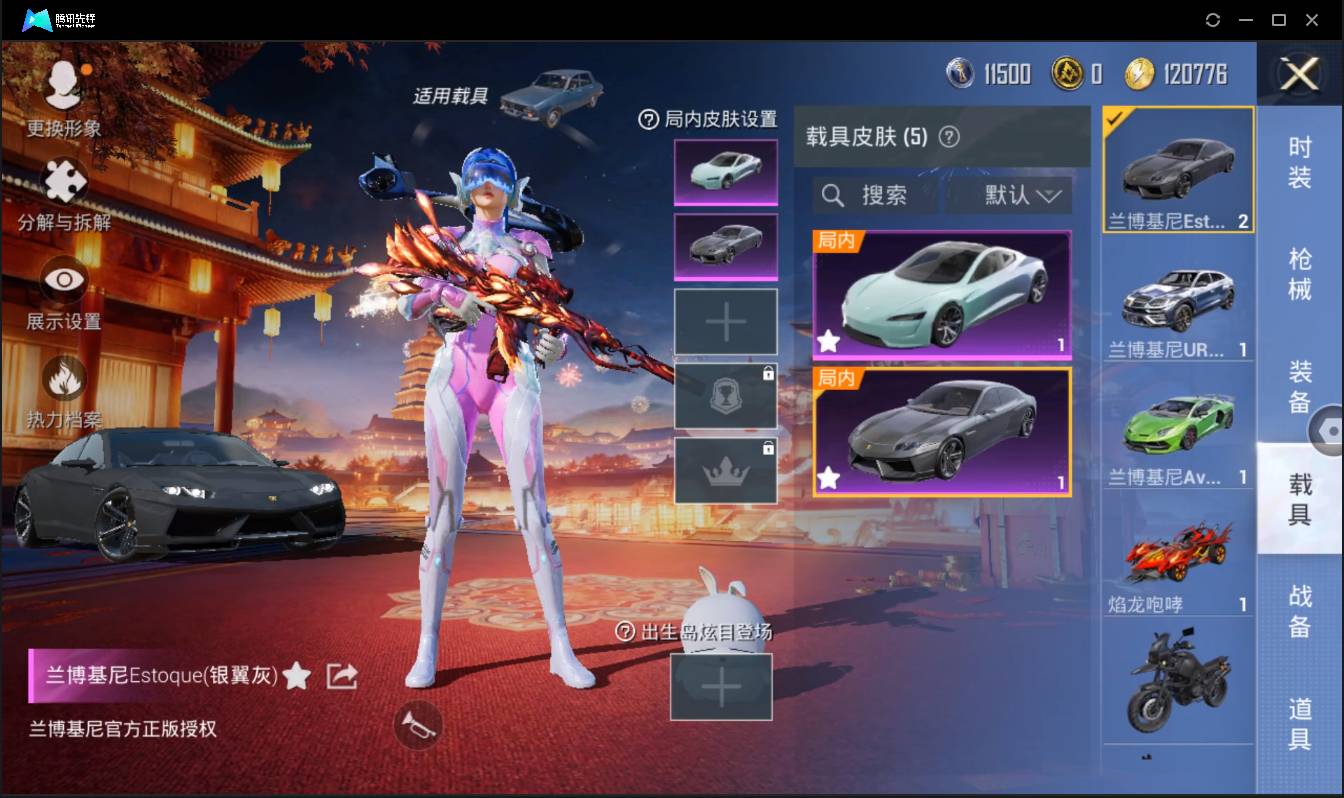Click the horn icon below the character
1344x798 pixels.
click(x=419, y=727)
